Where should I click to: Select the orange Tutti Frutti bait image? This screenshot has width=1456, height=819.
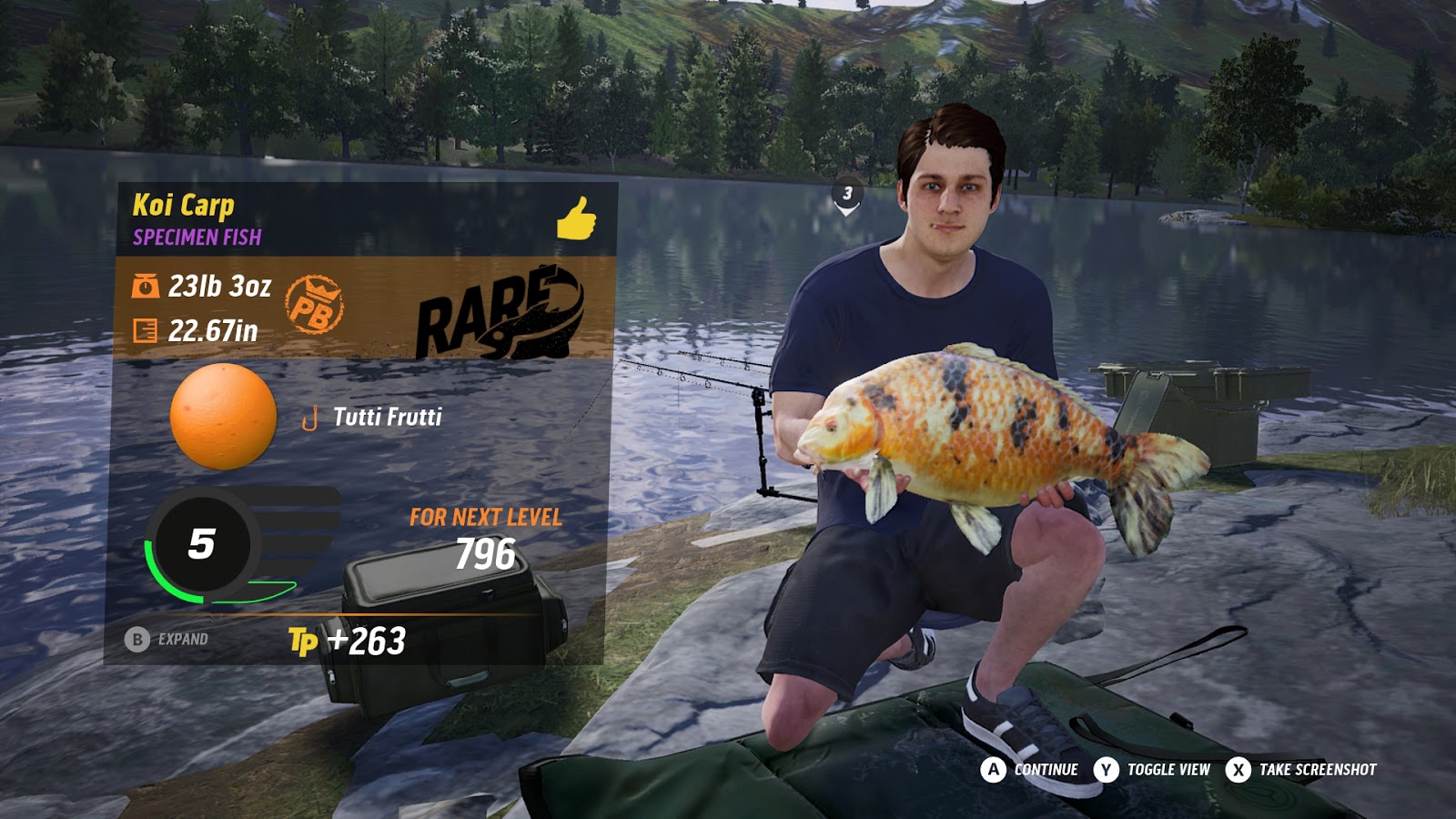(223, 417)
